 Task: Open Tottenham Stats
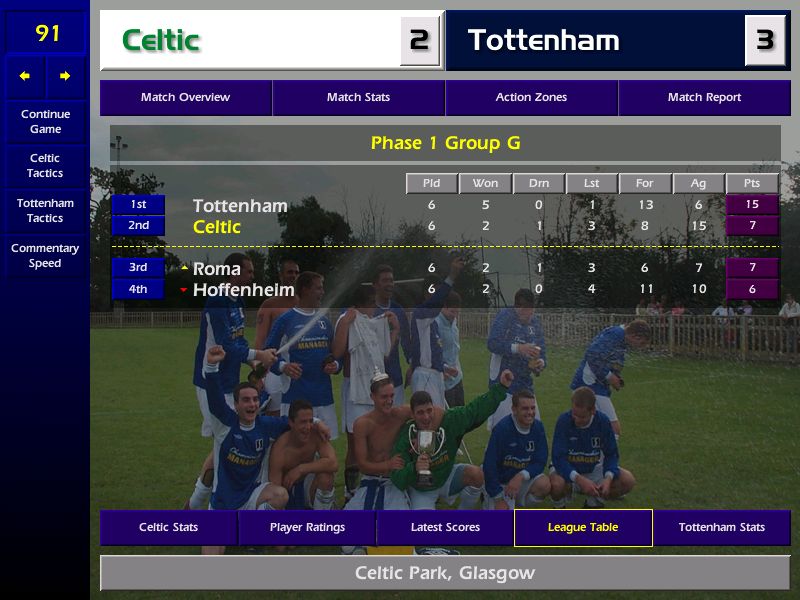click(721, 528)
